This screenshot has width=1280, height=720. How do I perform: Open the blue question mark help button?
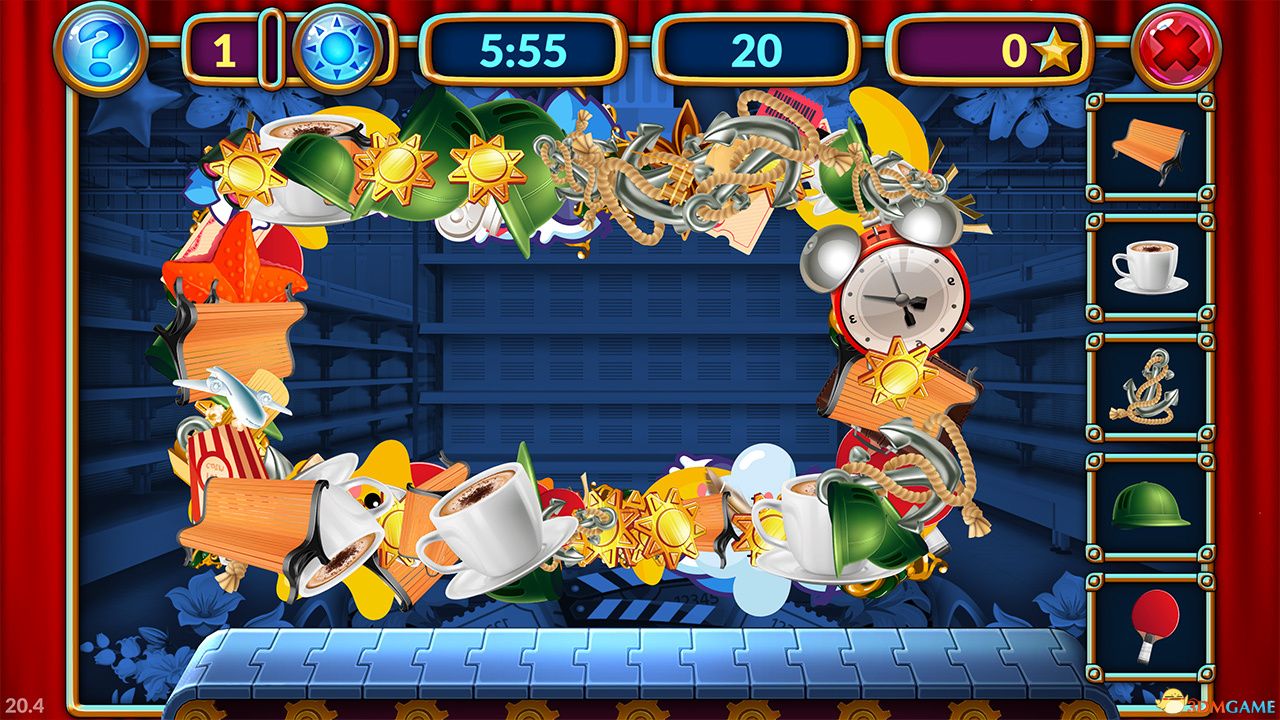(100, 48)
